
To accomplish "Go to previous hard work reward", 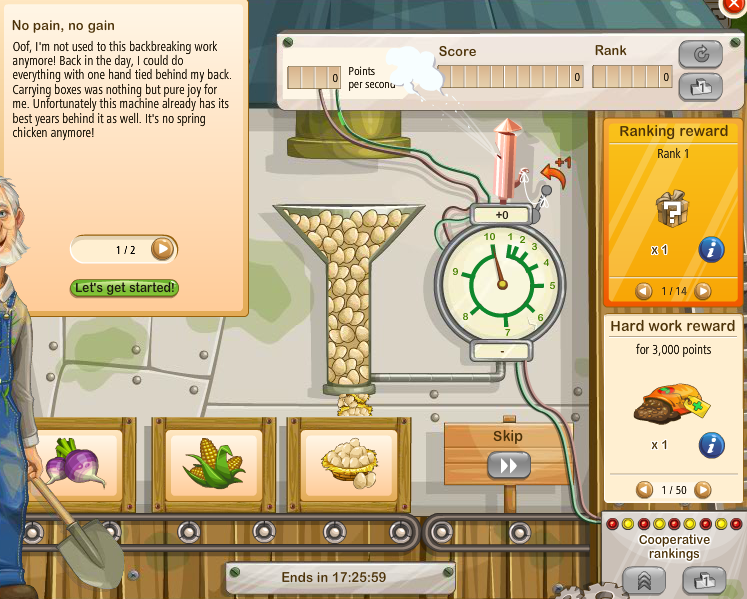I will tap(645, 490).
